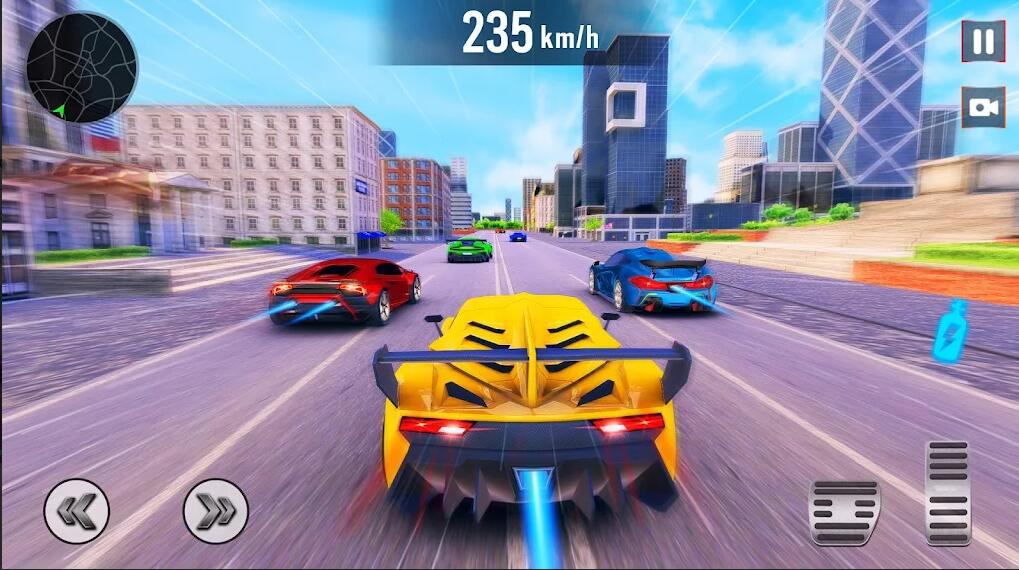Hit the tall accelerator pedal
This screenshot has width=1019, height=570.
click(x=947, y=492)
